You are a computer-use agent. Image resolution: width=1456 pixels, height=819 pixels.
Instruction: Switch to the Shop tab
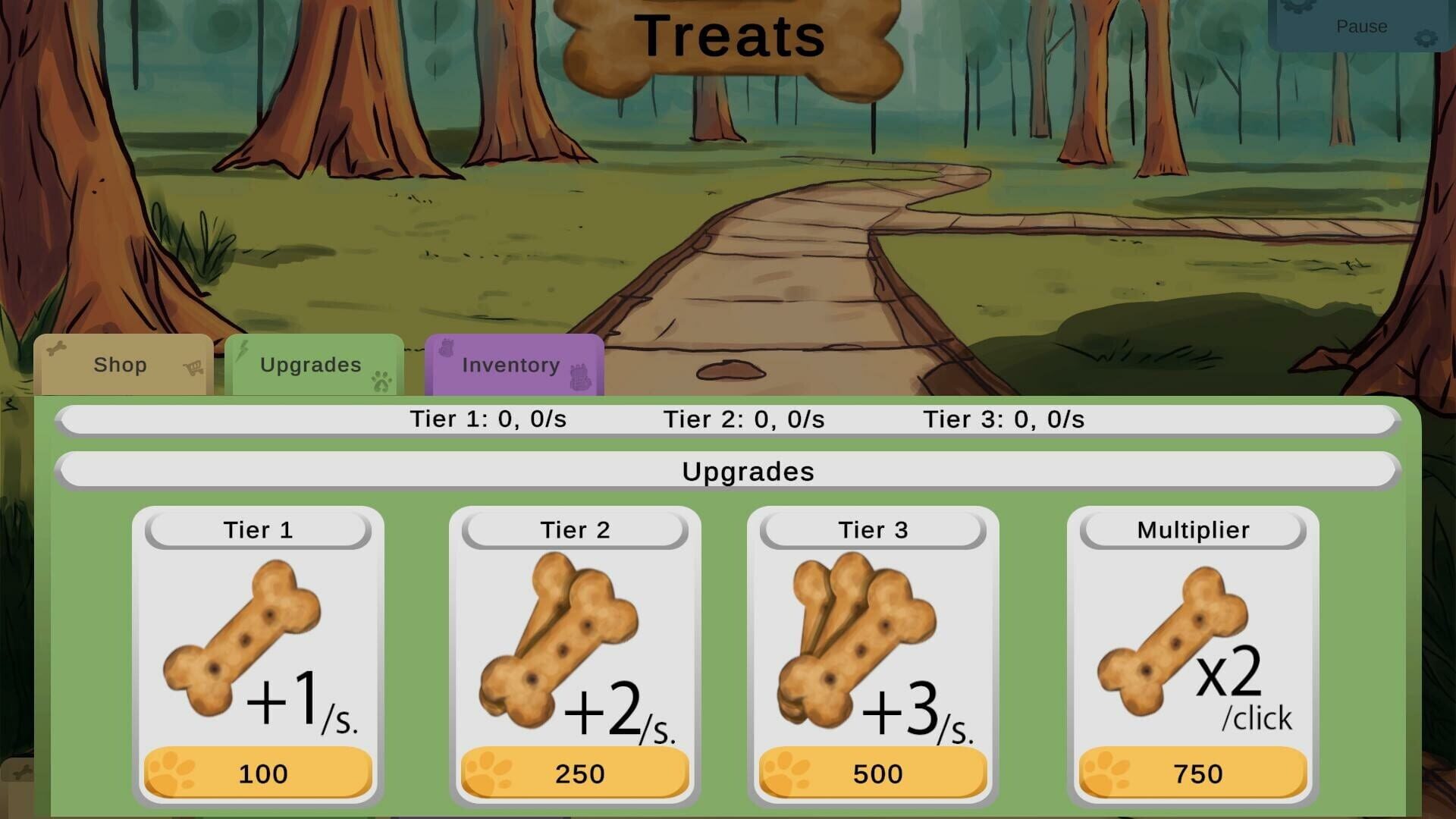click(x=120, y=365)
